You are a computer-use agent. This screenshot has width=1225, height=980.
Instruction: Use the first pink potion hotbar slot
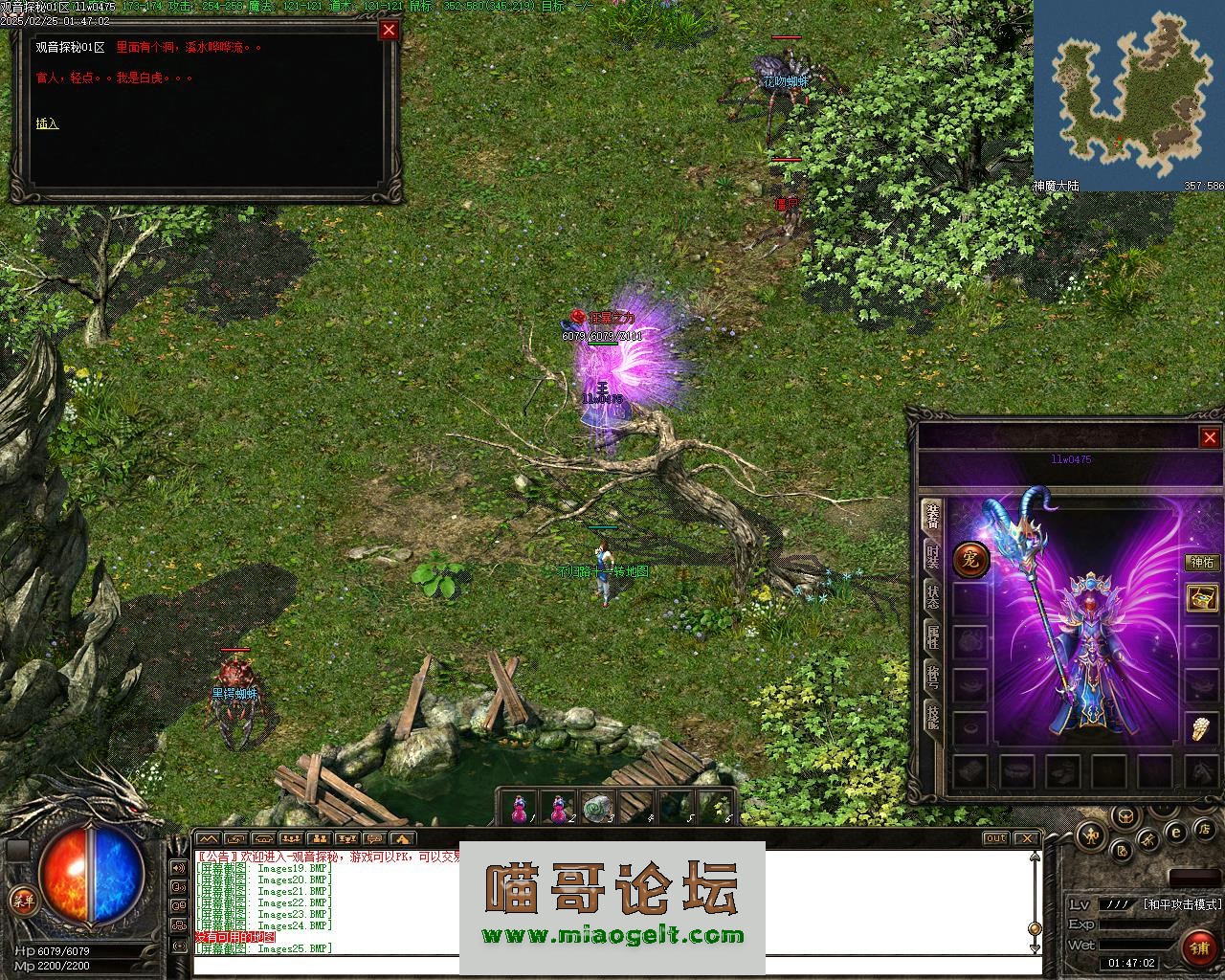(x=519, y=807)
